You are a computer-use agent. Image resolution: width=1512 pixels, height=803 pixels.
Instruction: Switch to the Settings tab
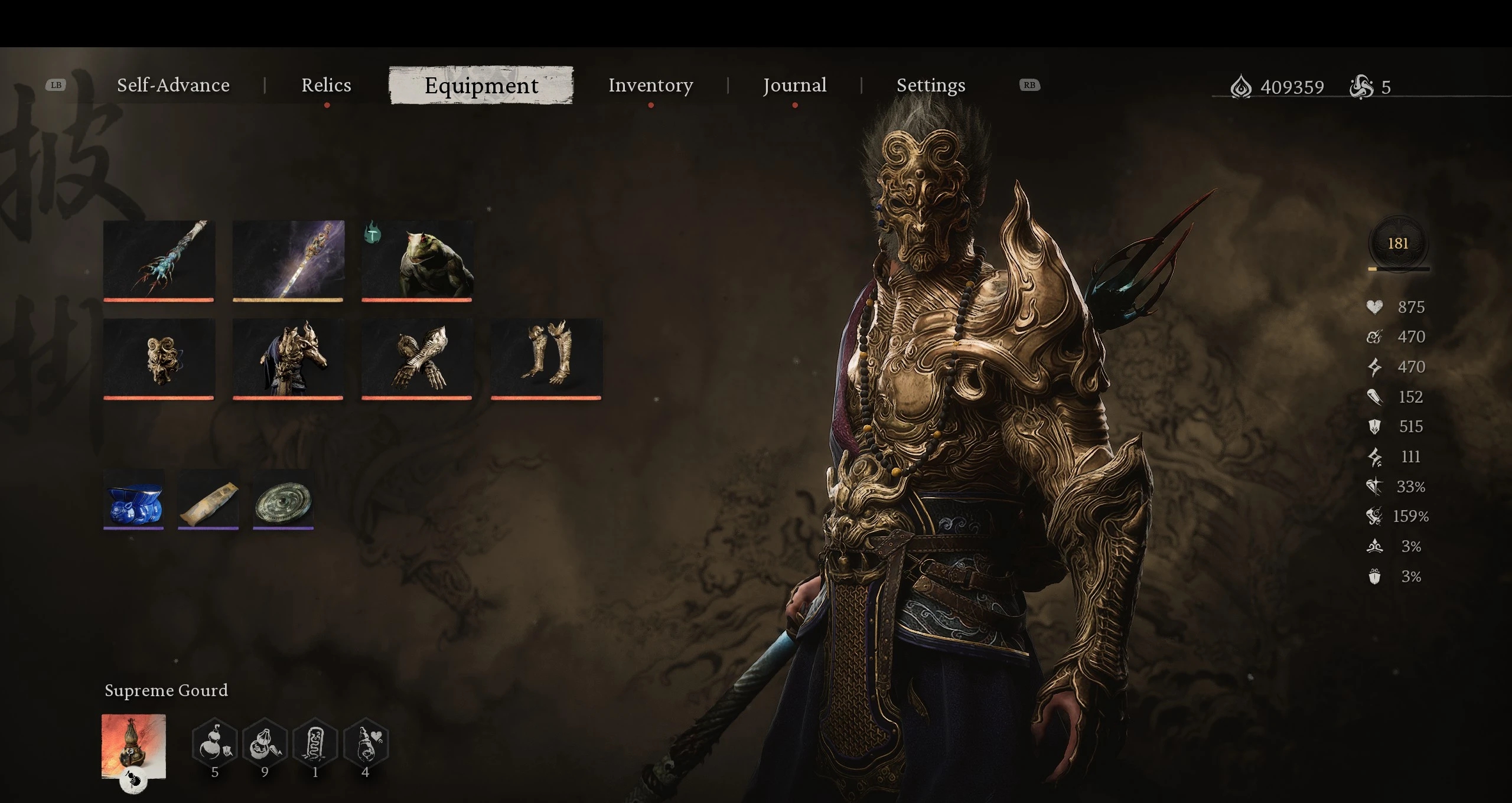coord(931,86)
